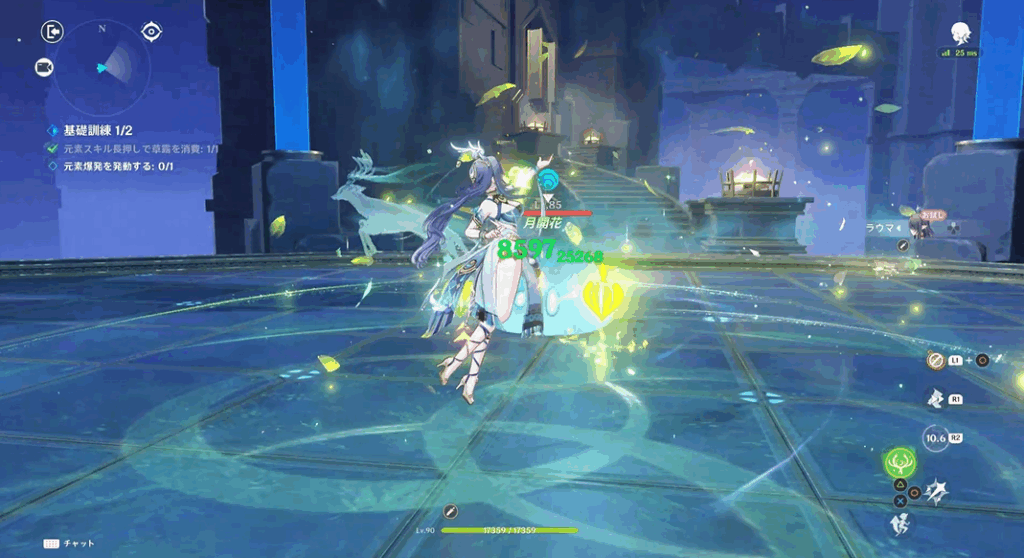
Task: Activate the green antler elemental burst icon
Action: [x=899, y=462]
